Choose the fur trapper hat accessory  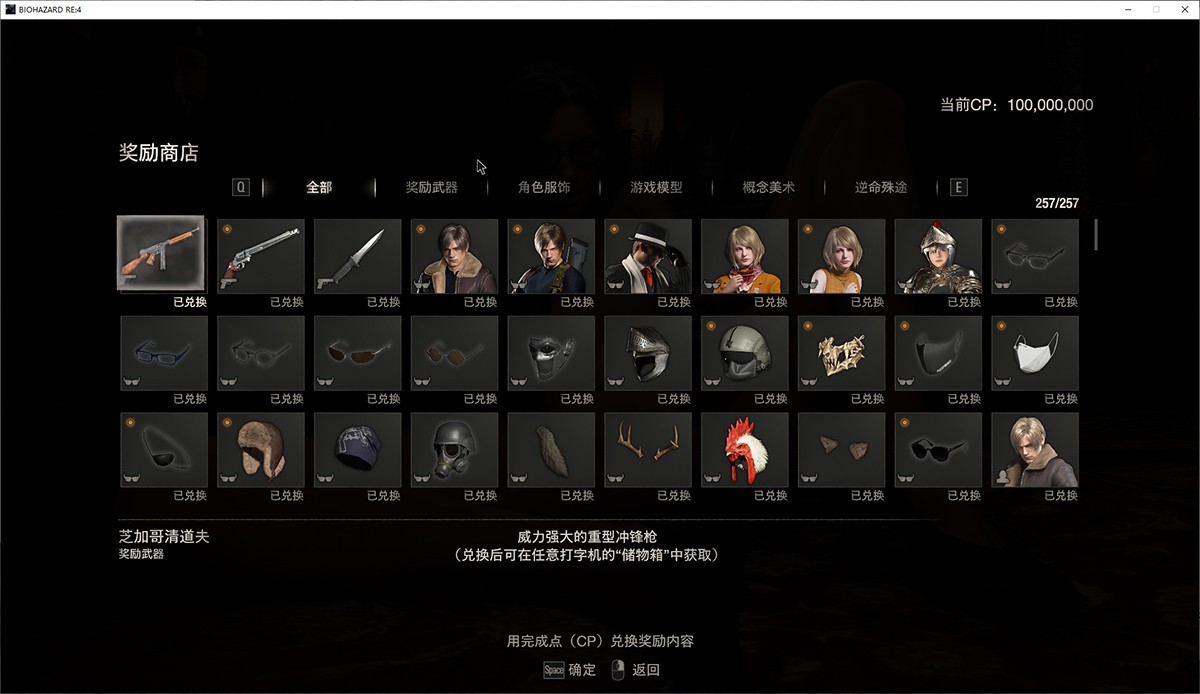pos(261,450)
